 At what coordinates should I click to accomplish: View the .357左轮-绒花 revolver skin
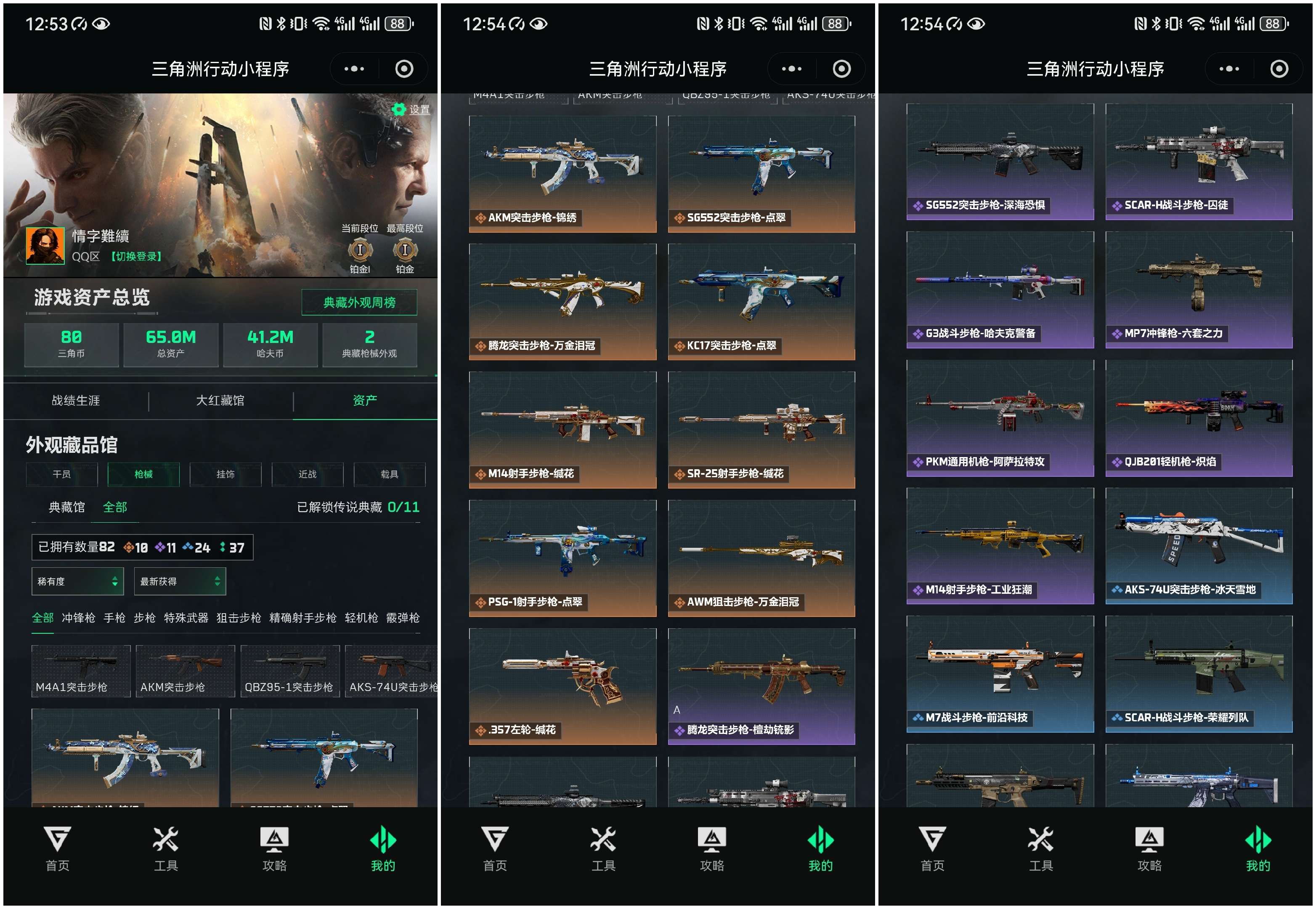562,686
